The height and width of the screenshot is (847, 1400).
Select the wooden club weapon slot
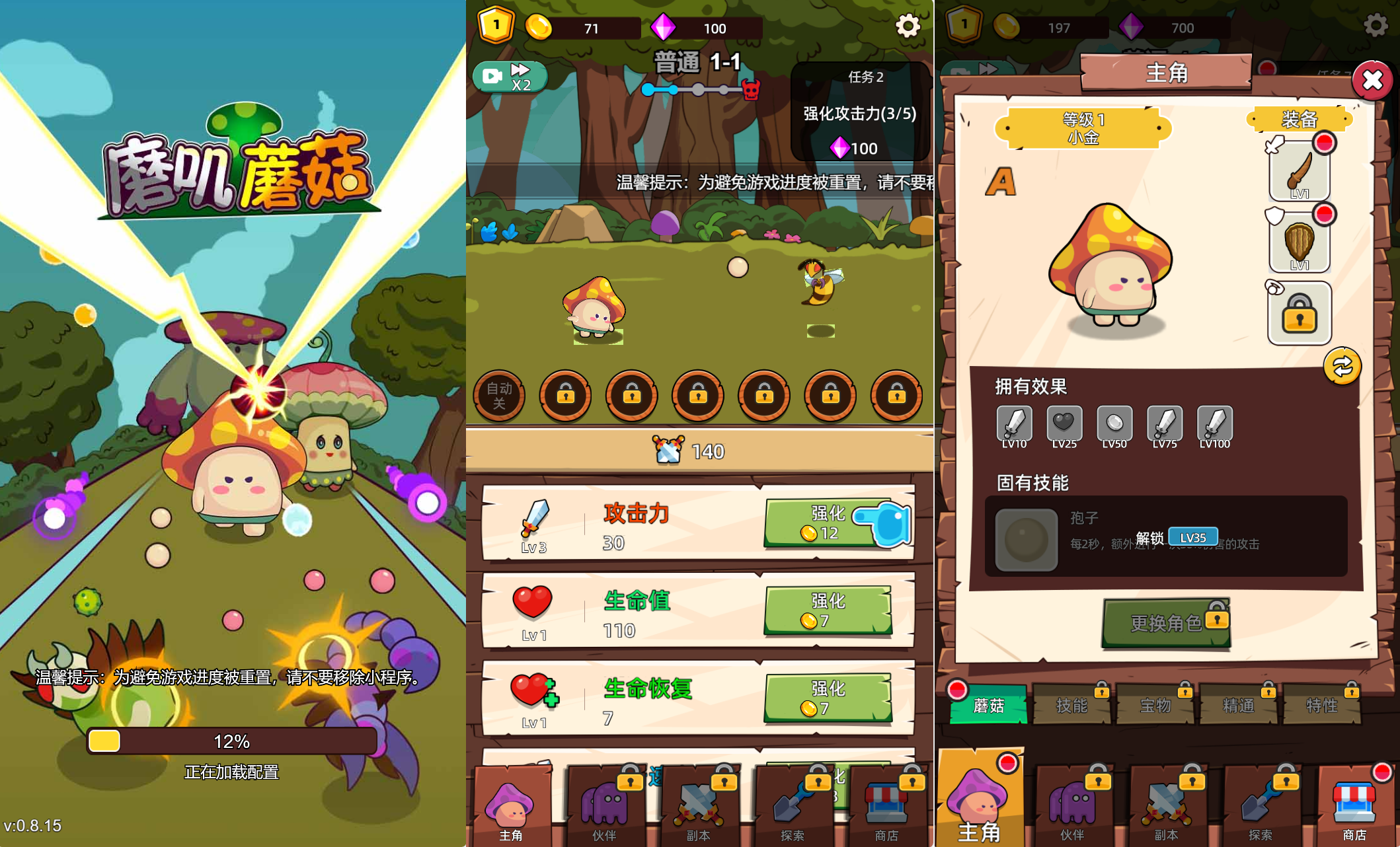(x=1299, y=172)
